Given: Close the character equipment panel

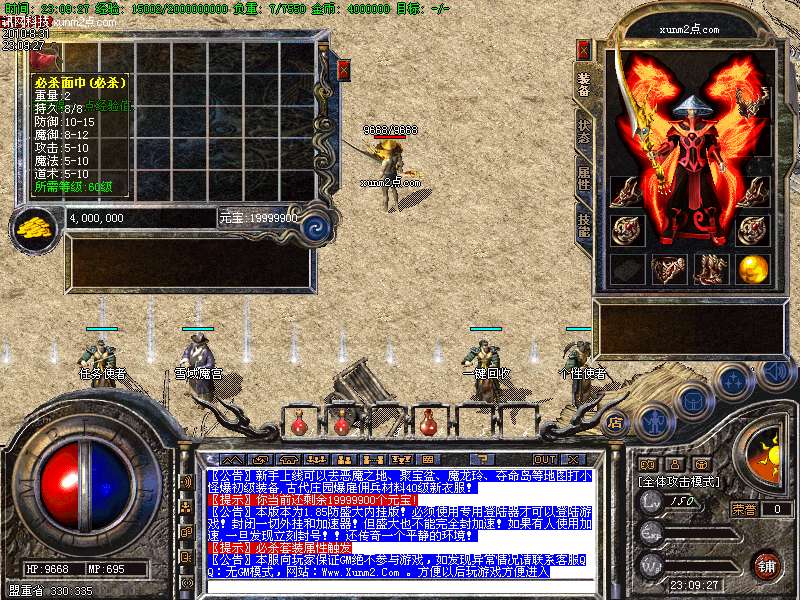Looking at the screenshot, I should [584, 49].
